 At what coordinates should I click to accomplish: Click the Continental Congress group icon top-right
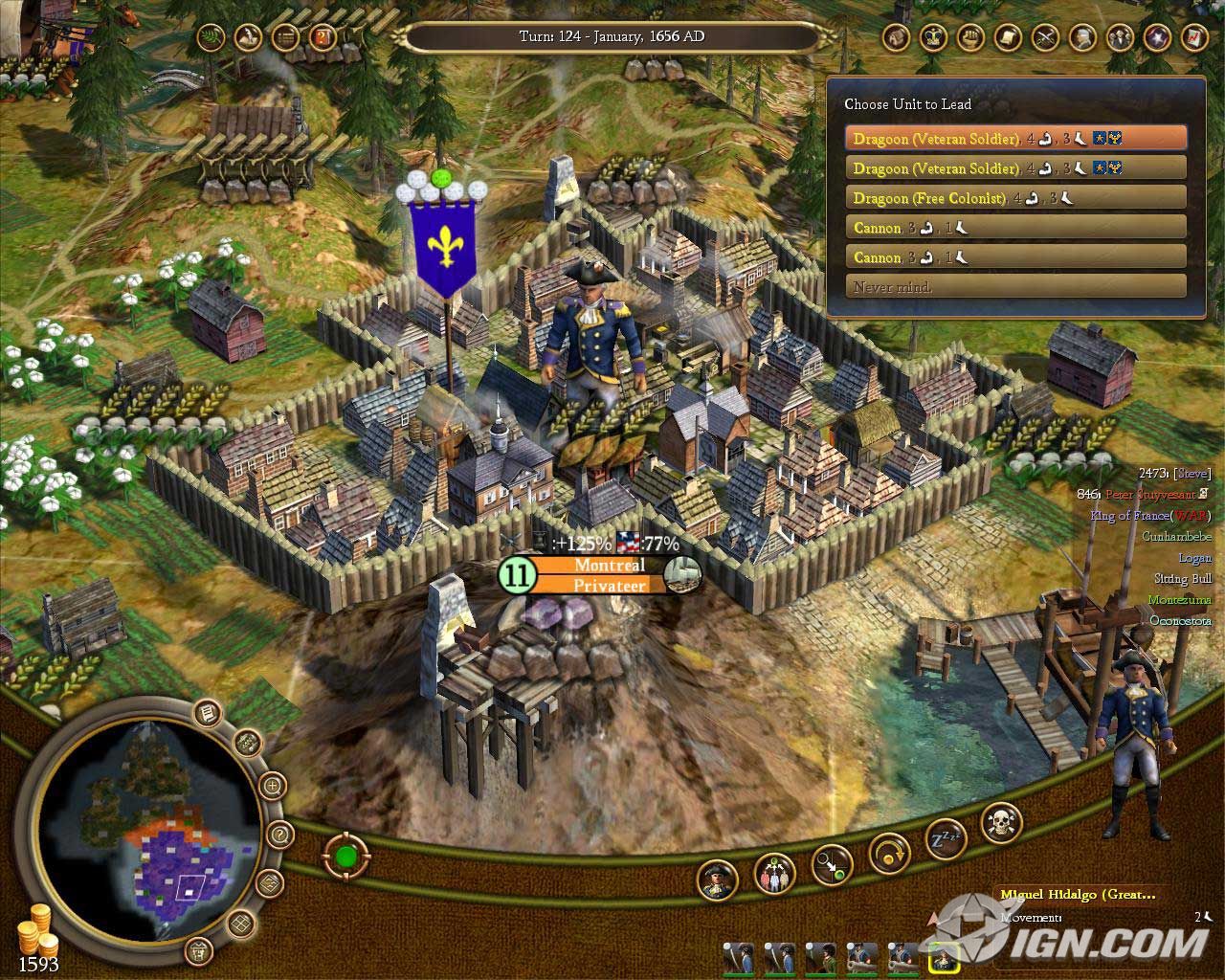coord(1119,38)
